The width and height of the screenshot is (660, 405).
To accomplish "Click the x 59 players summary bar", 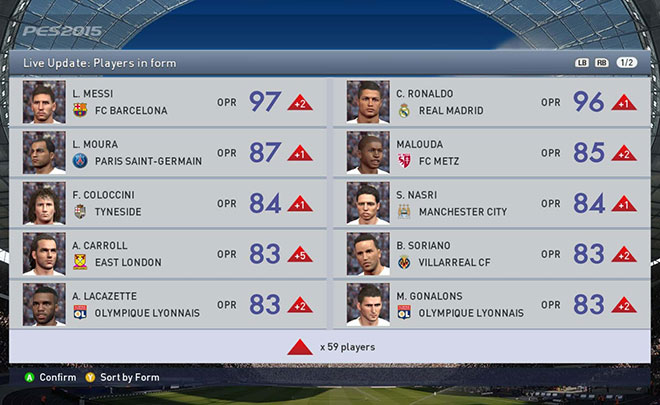I will (x=329, y=347).
